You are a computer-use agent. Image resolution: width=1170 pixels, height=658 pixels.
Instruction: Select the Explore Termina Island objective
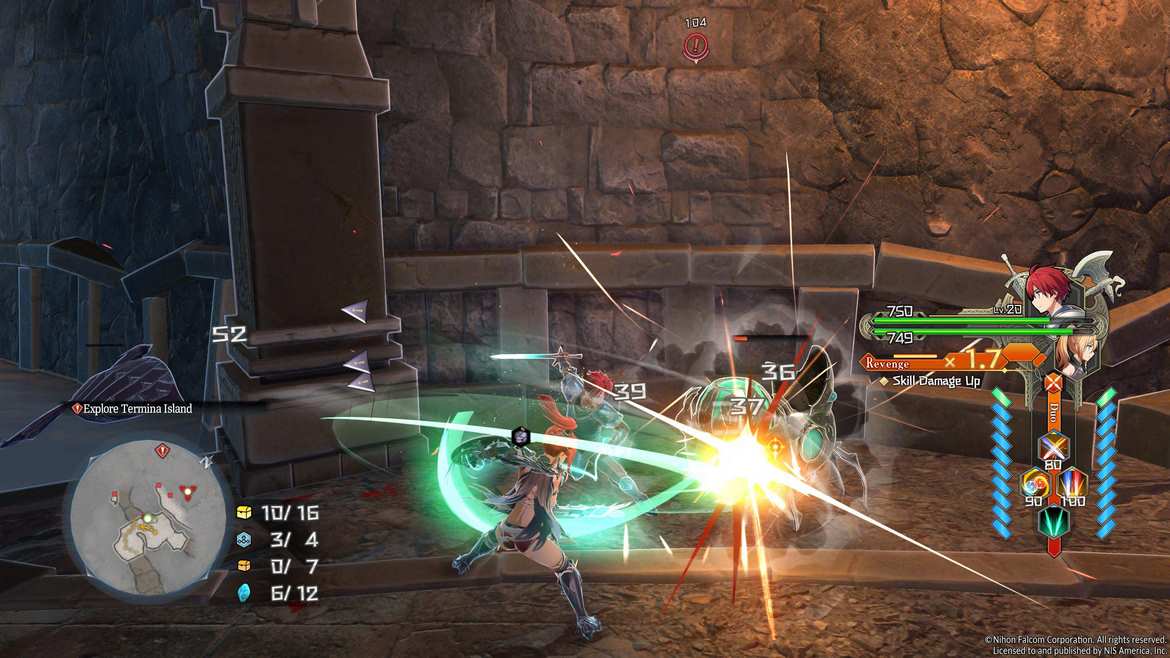click(135, 408)
